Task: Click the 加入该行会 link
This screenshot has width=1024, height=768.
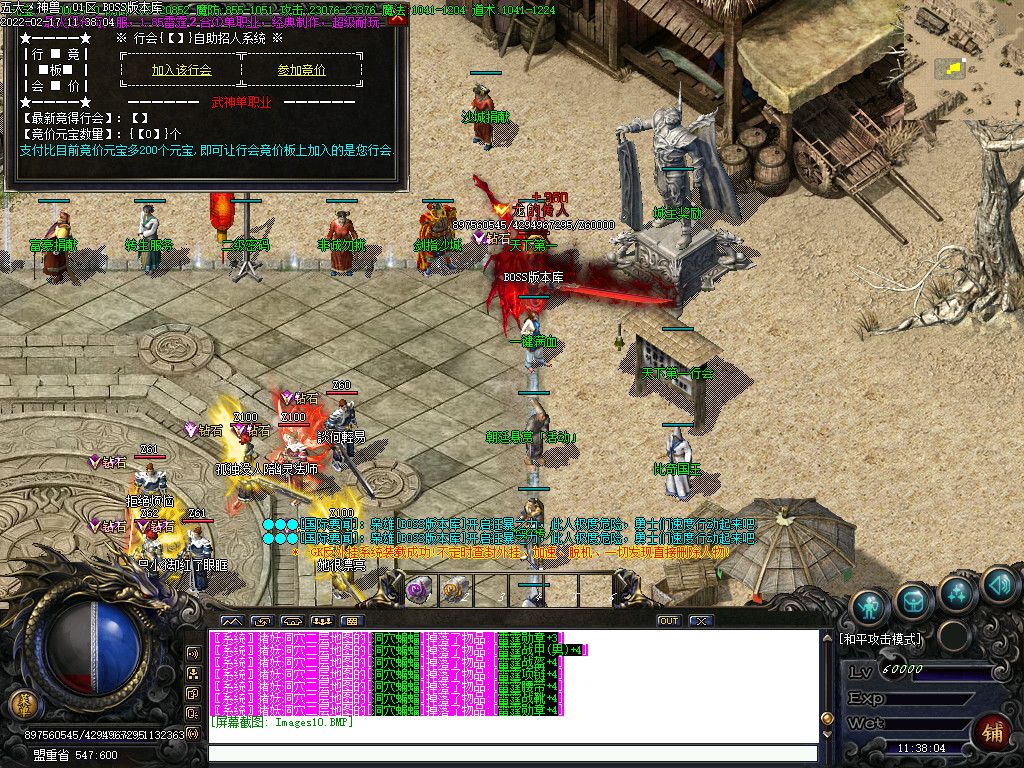Action: pyautogui.click(x=181, y=70)
